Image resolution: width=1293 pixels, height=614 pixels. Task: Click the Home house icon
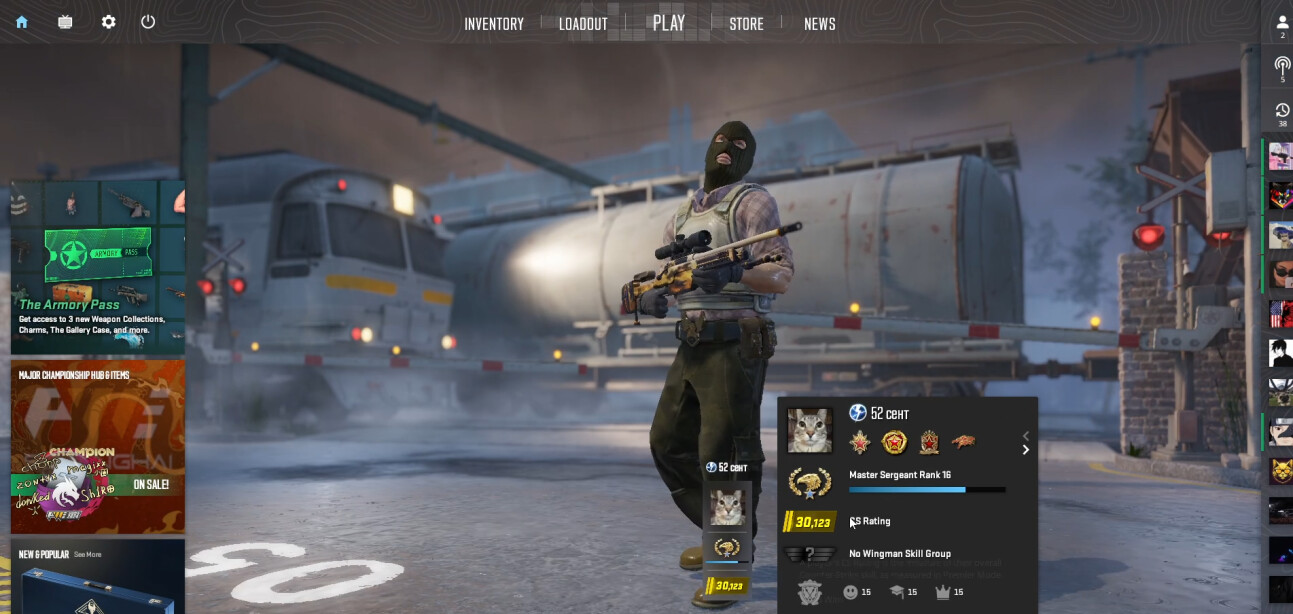22,22
